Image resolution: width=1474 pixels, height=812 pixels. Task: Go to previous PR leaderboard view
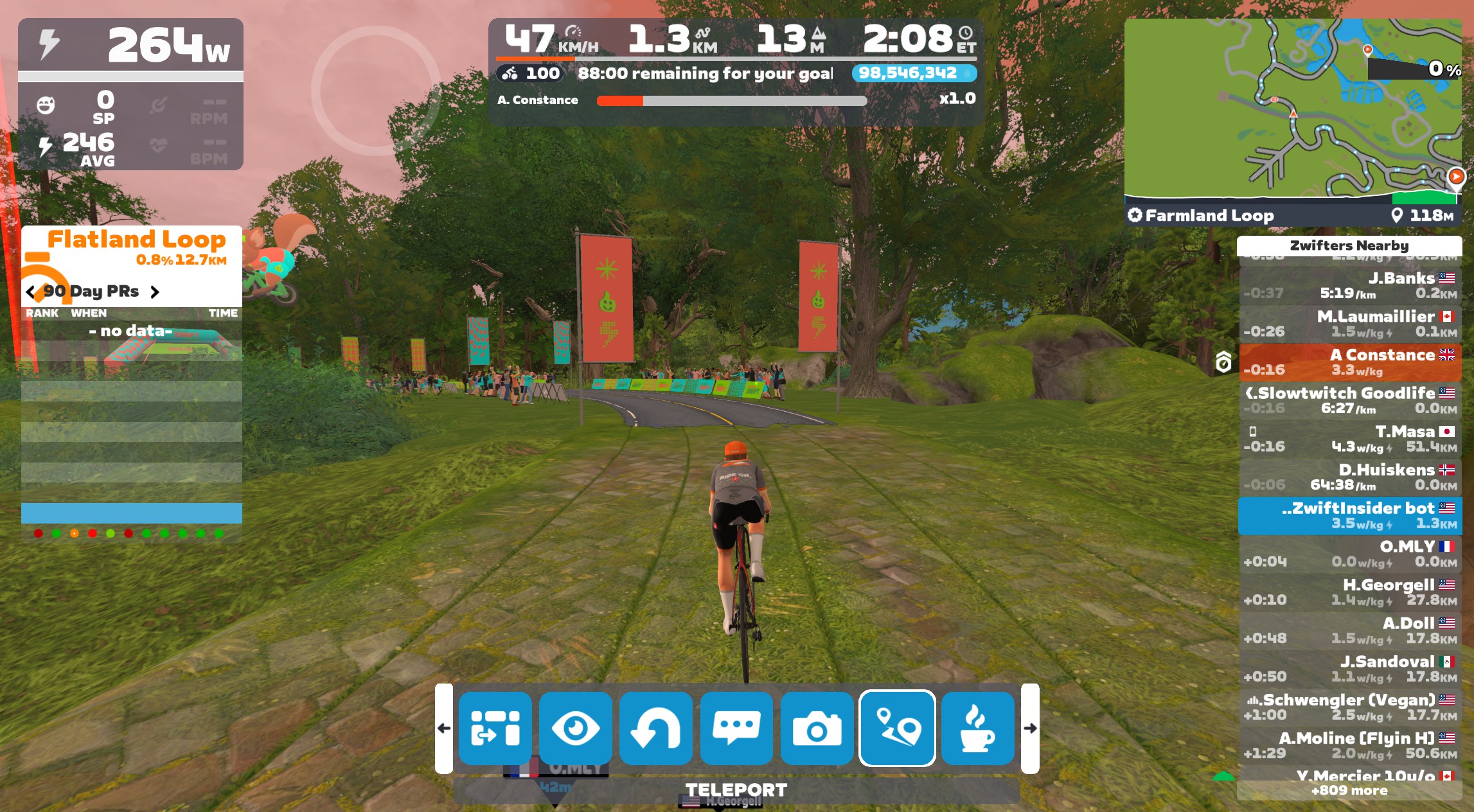[30, 292]
